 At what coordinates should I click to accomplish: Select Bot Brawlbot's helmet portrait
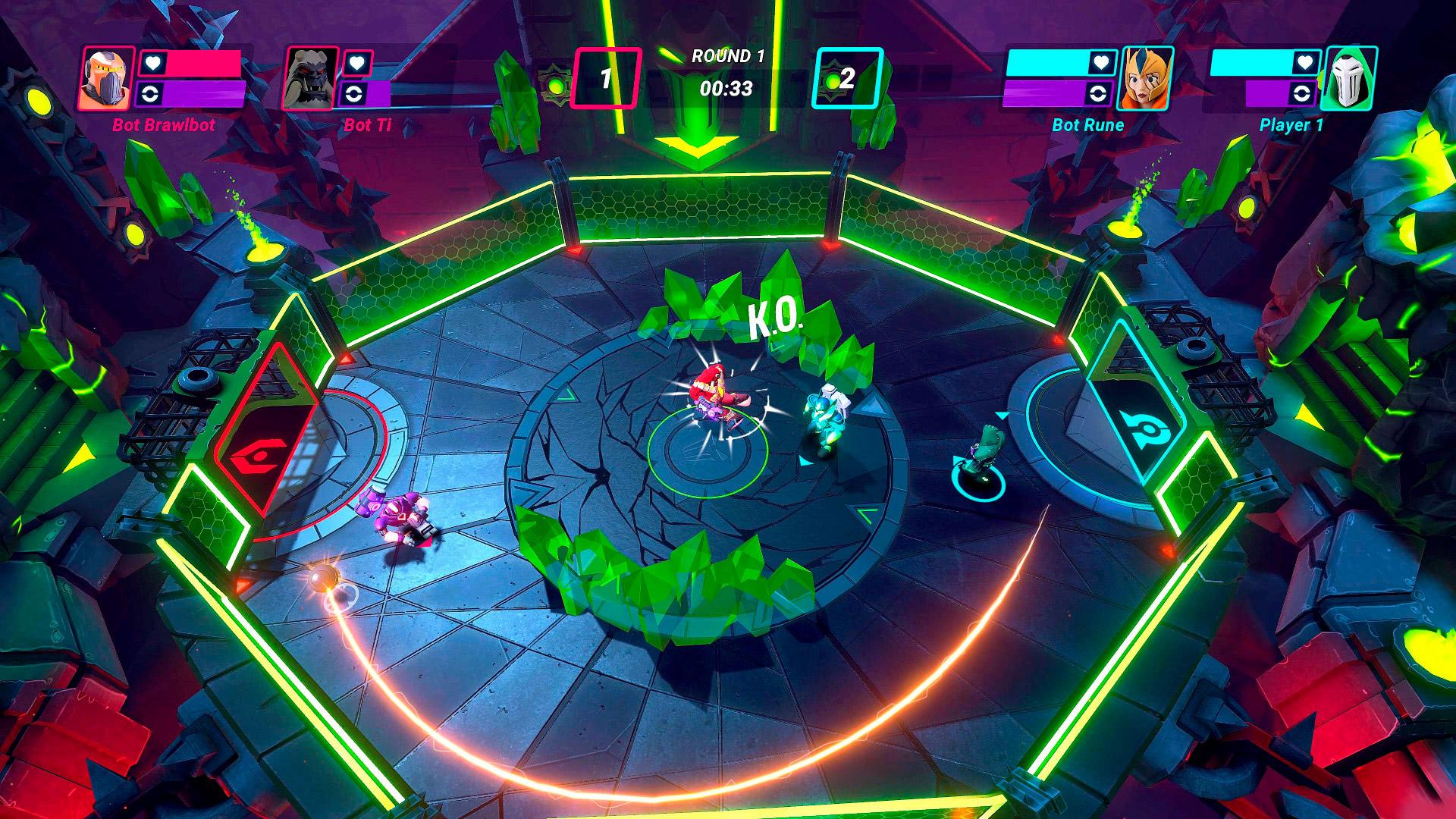coord(106,78)
